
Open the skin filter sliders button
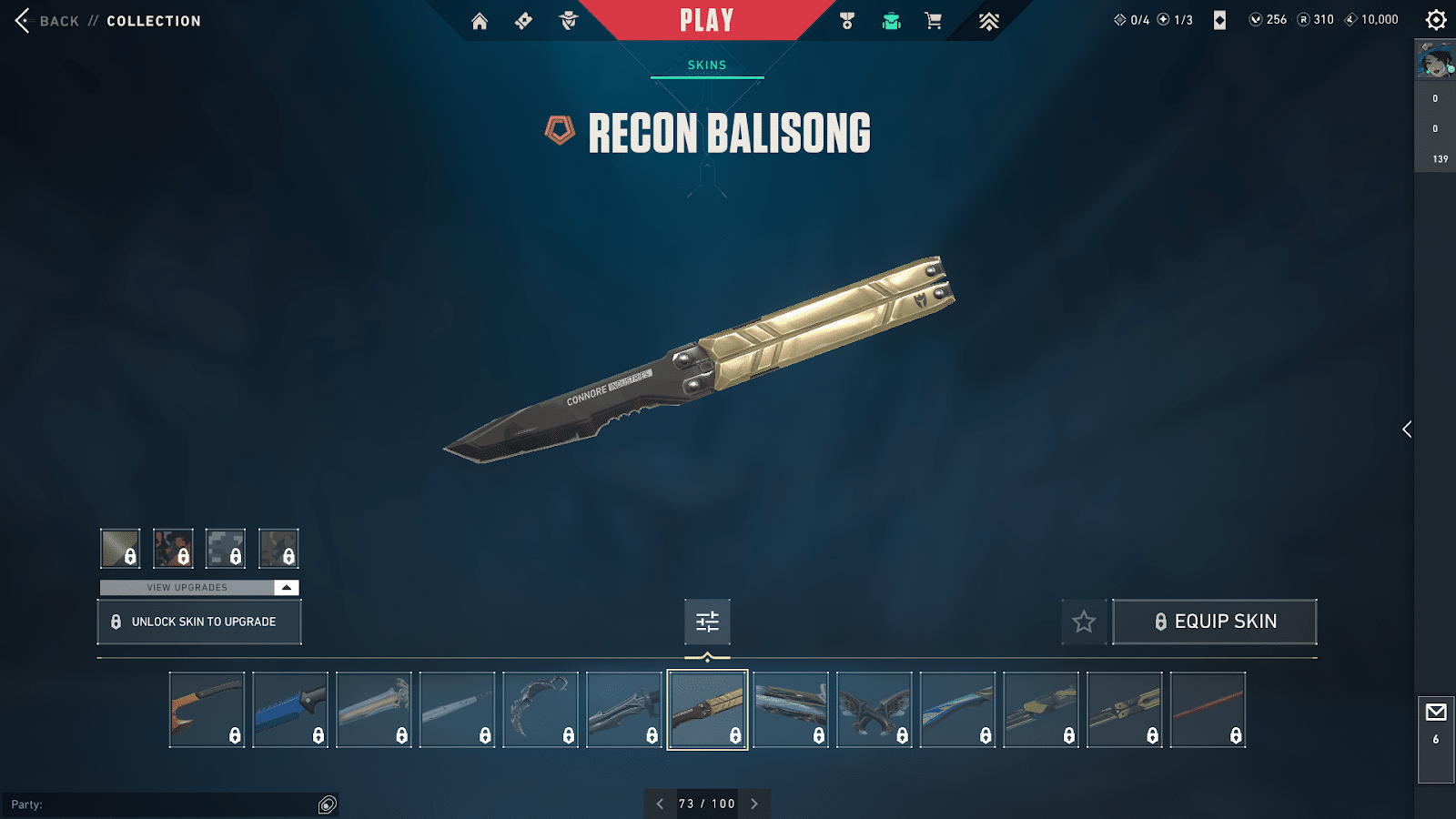pos(707,622)
